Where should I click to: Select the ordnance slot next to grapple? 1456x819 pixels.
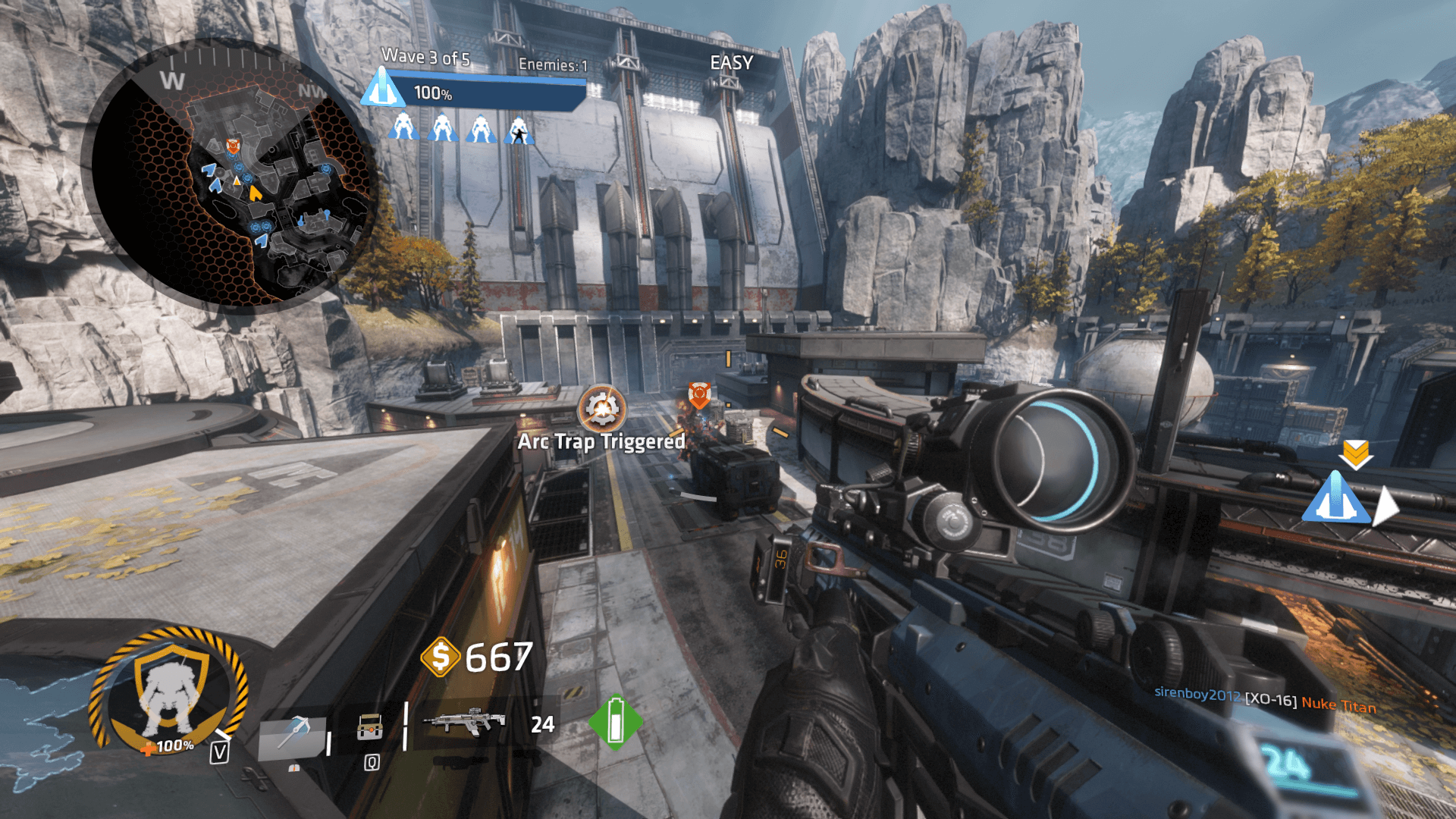370,728
